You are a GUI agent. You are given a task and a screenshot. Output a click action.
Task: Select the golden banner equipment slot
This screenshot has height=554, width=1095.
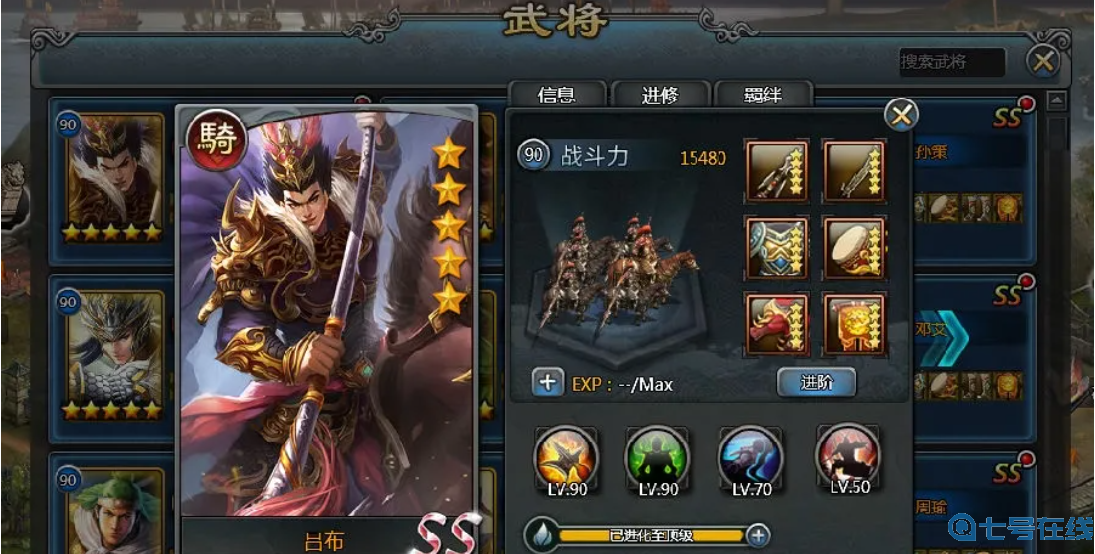click(853, 323)
